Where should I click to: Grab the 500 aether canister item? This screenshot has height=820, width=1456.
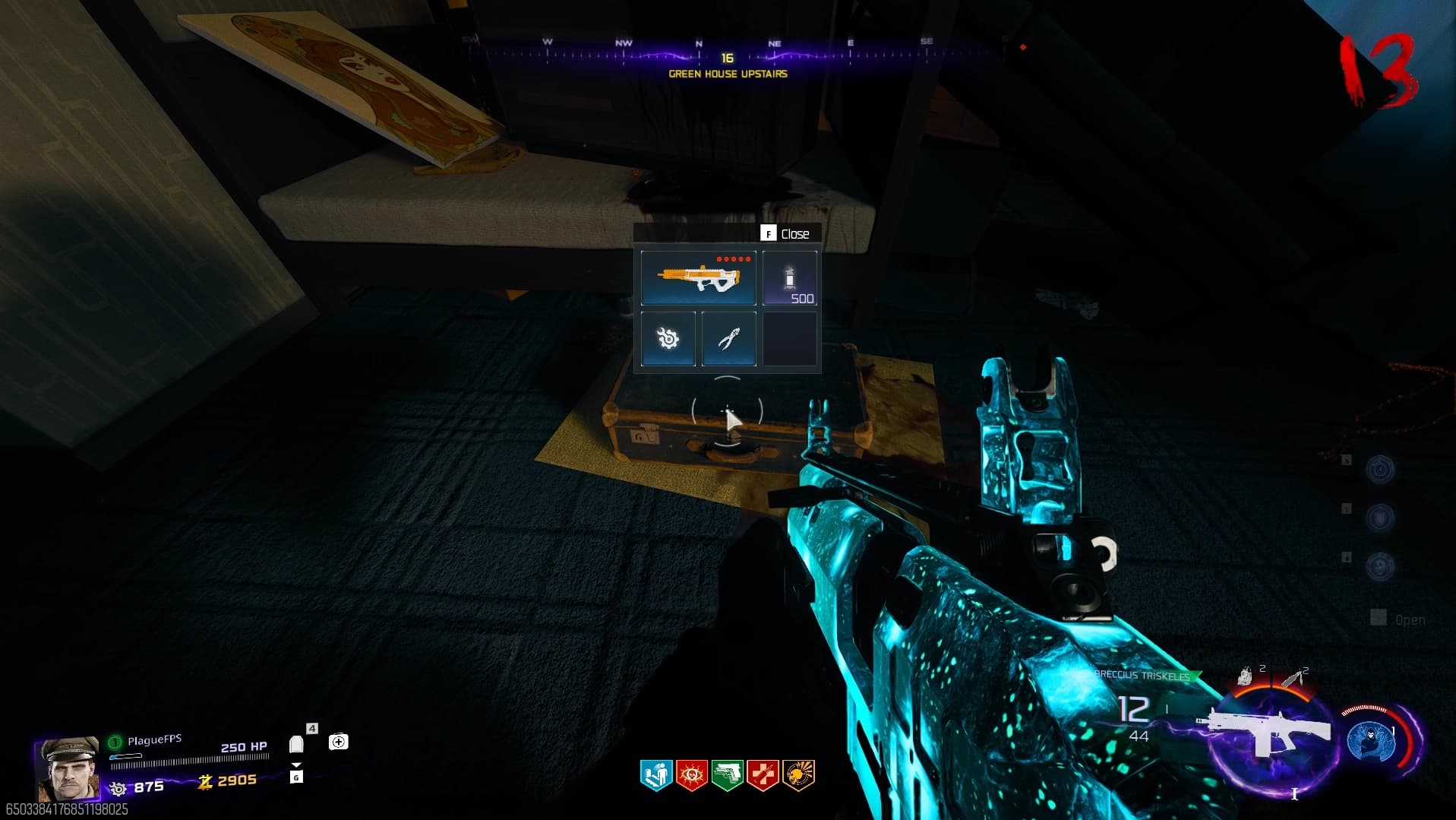point(790,278)
